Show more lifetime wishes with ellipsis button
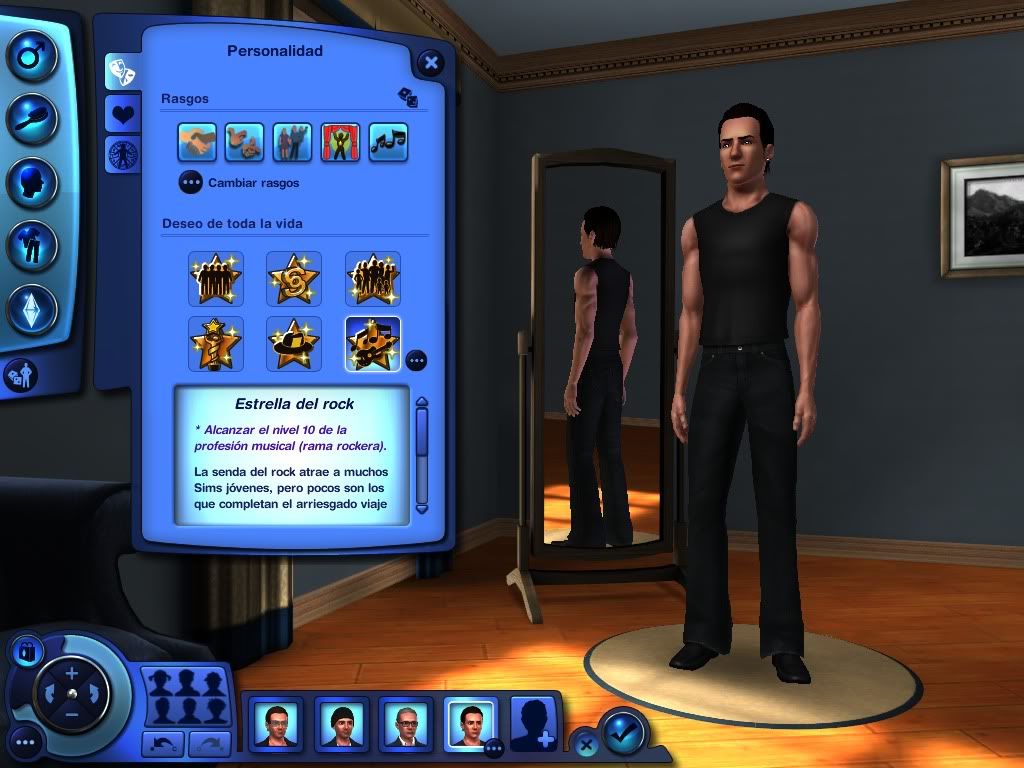This screenshot has width=1024, height=768. pos(416,360)
